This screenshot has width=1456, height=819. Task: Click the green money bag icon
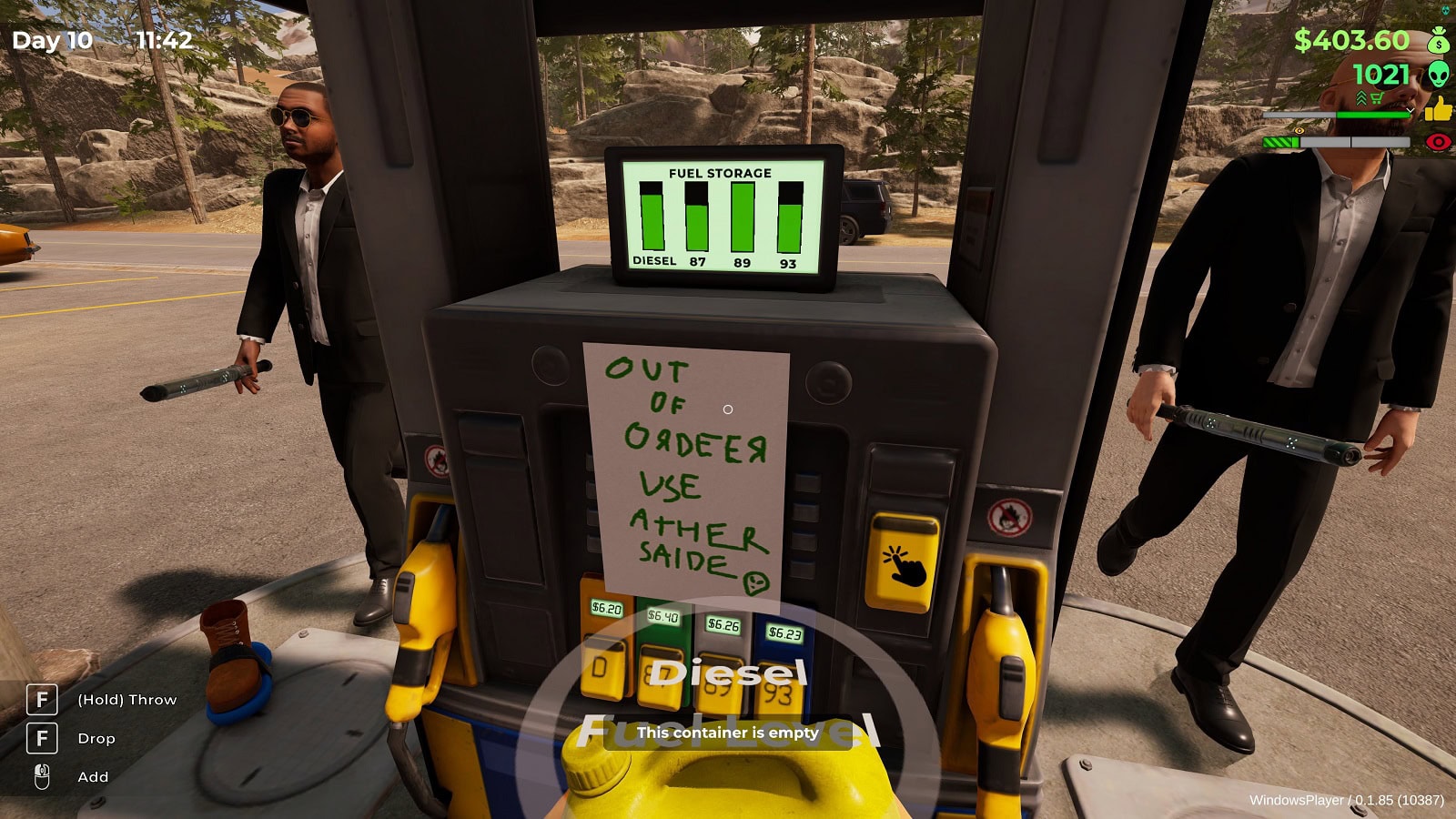click(x=1439, y=40)
